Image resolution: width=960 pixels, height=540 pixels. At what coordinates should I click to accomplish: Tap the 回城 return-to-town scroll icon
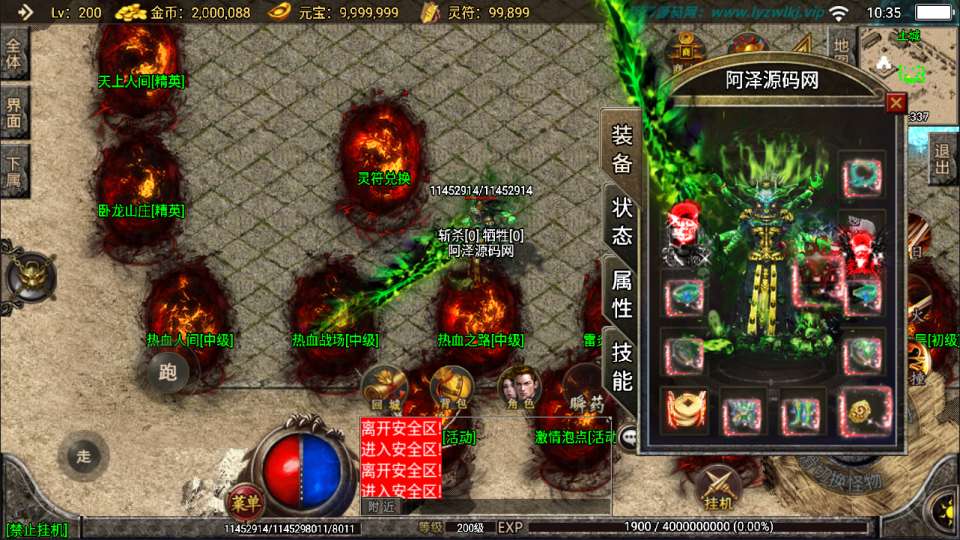381,387
